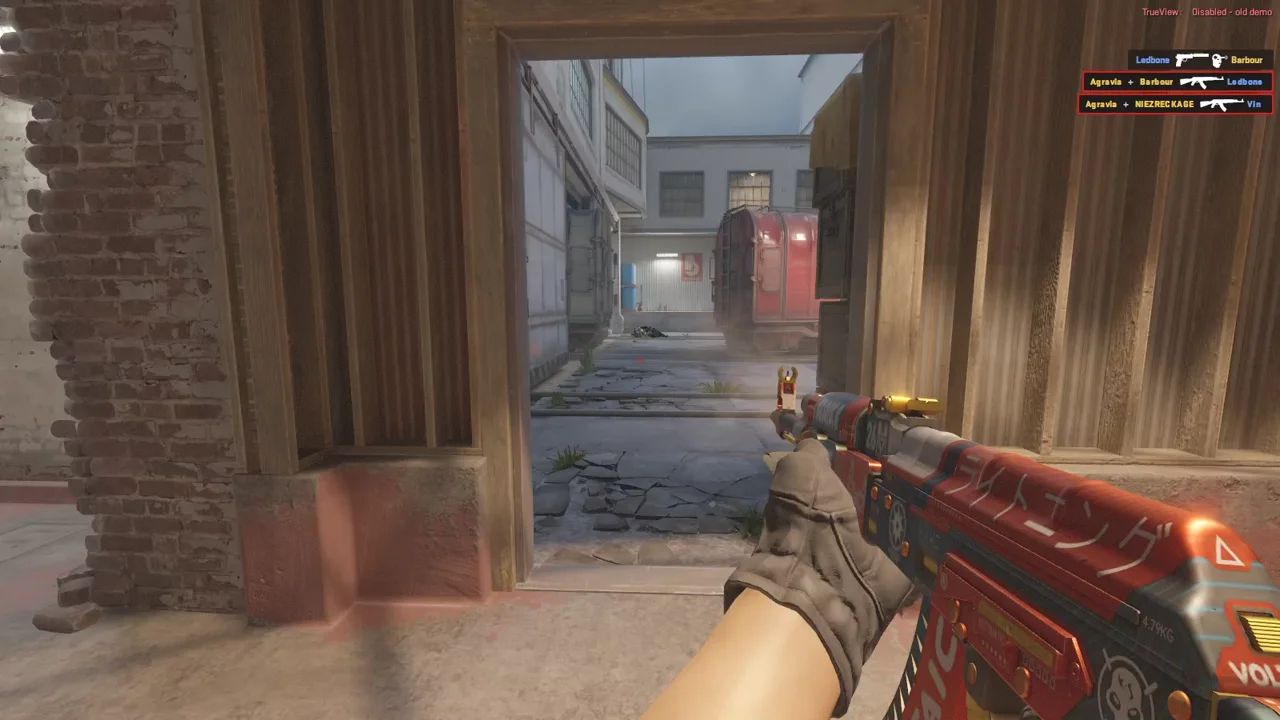Click the red-highlighted kill feed row for Vin

1175,104
